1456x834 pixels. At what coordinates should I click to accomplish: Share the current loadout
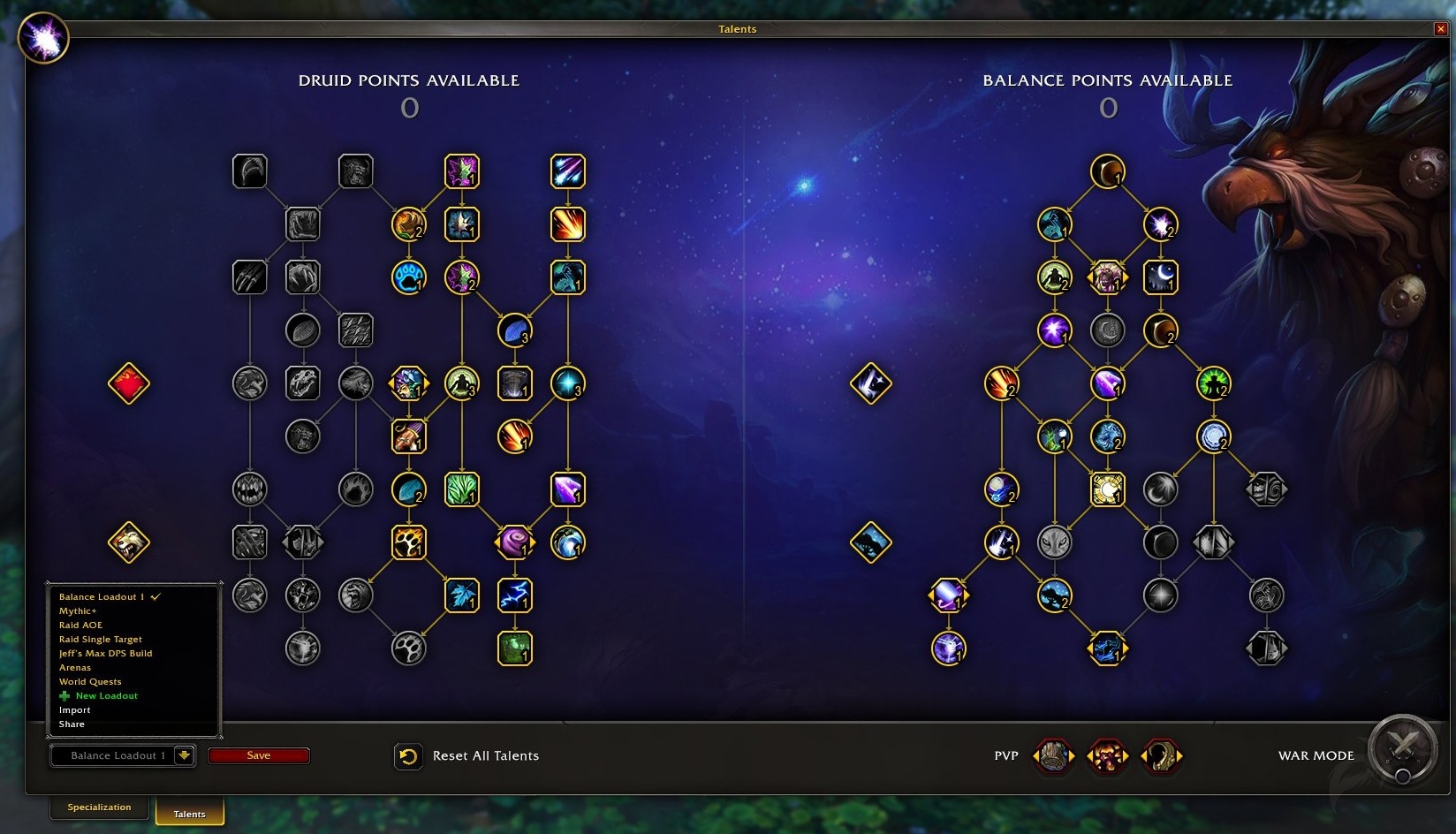click(x=72, y=724)
